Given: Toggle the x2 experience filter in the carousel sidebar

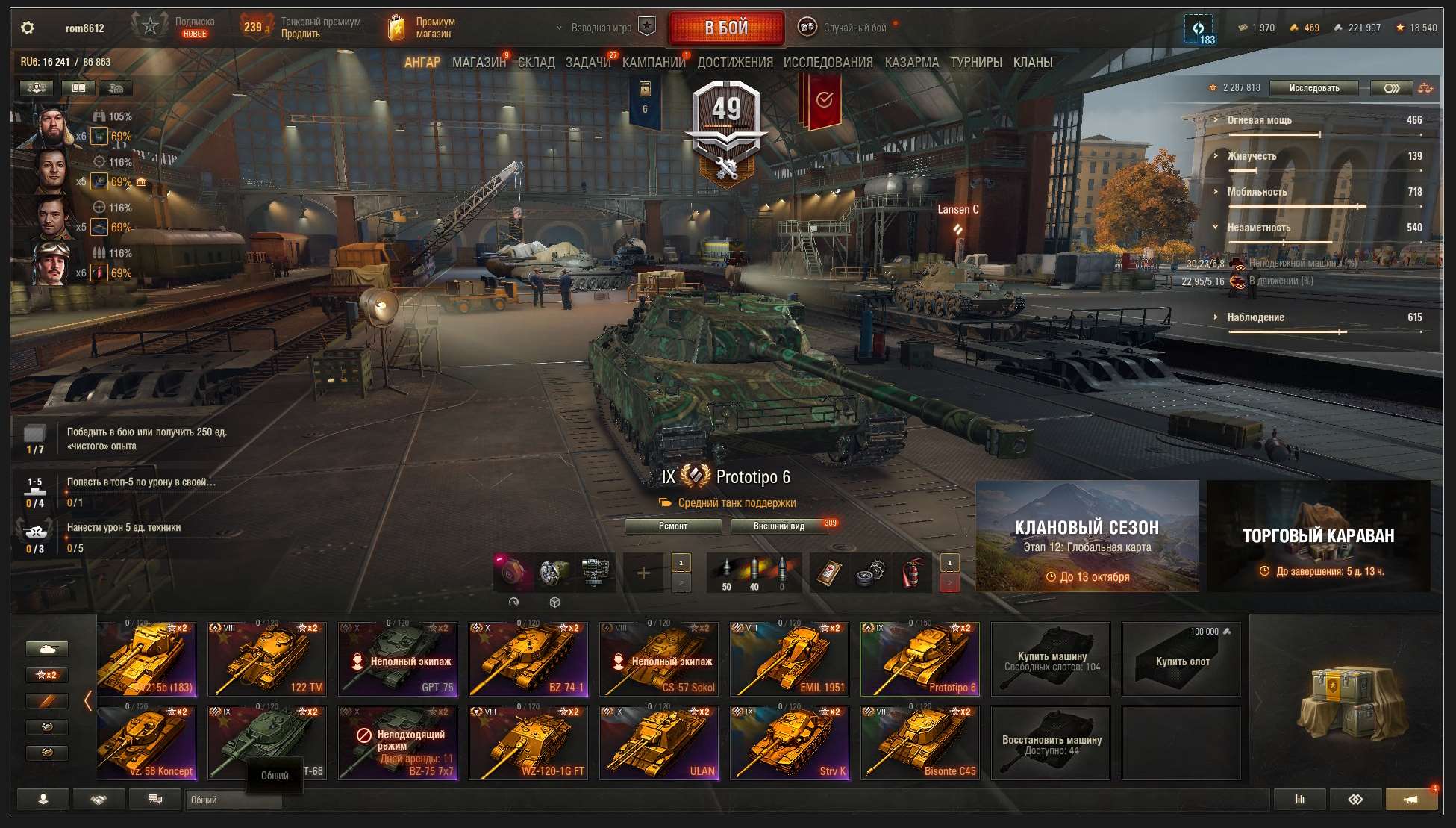Looking at the screenshot, I should (x=48, y=674).
